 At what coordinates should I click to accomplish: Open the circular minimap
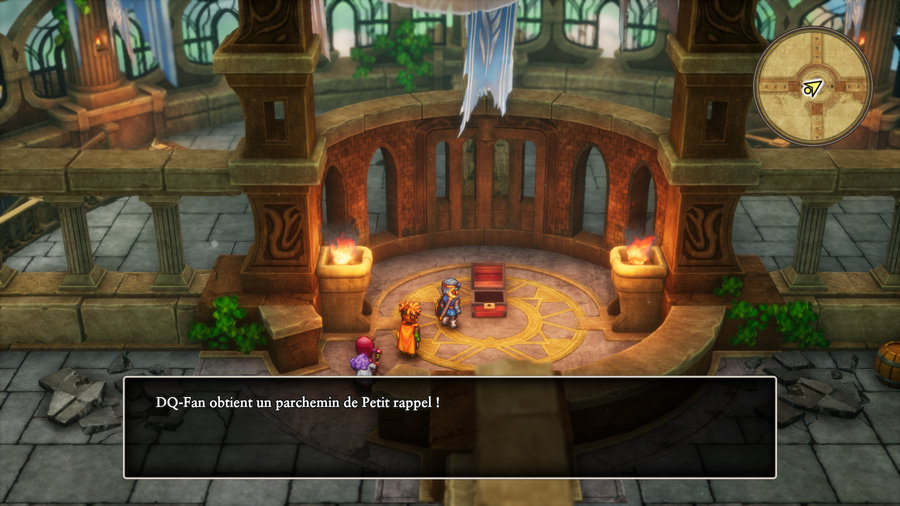(x=812, y=86)
